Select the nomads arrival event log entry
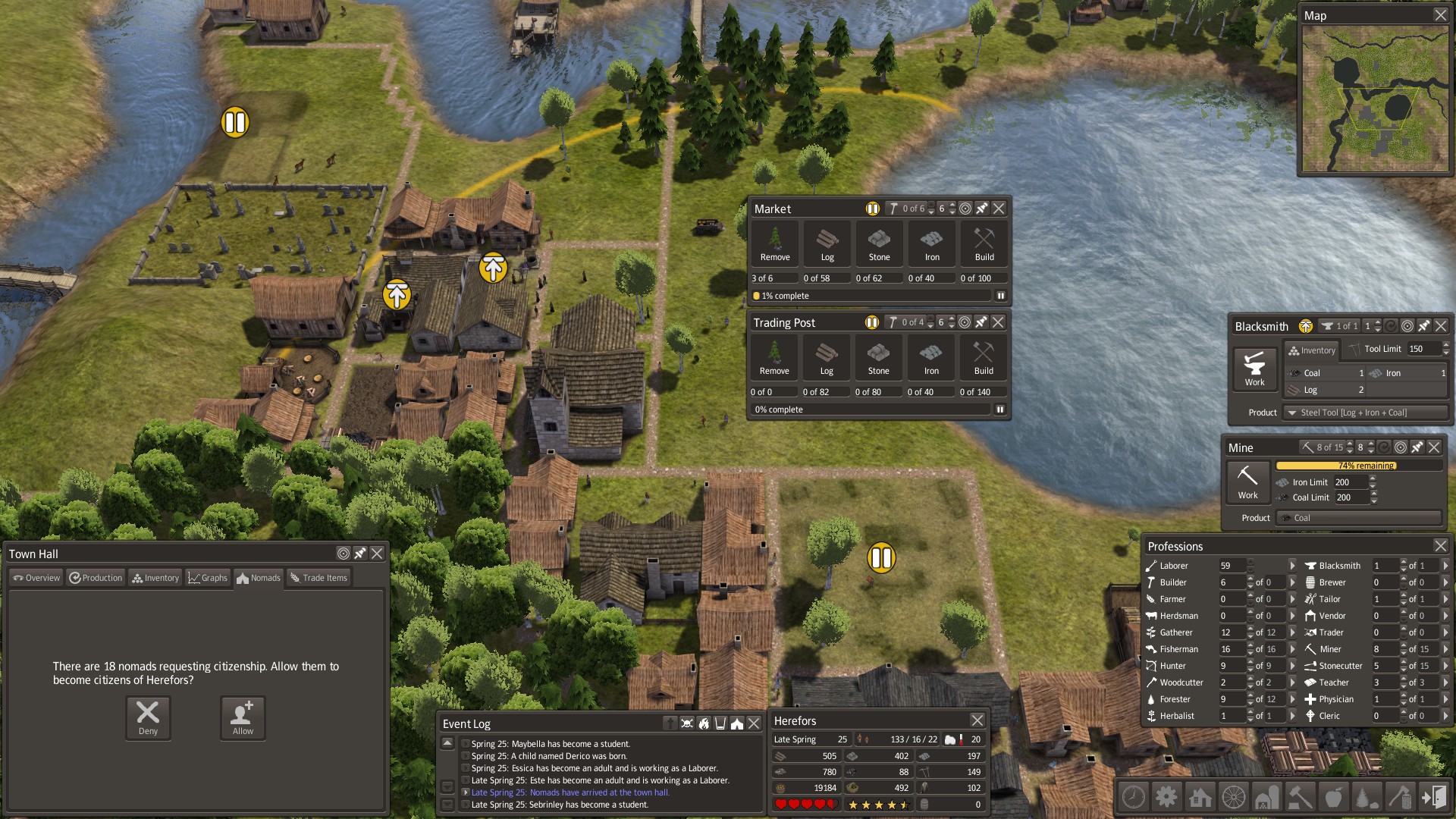Viewport: 1456px width, 819px height. 570,792
